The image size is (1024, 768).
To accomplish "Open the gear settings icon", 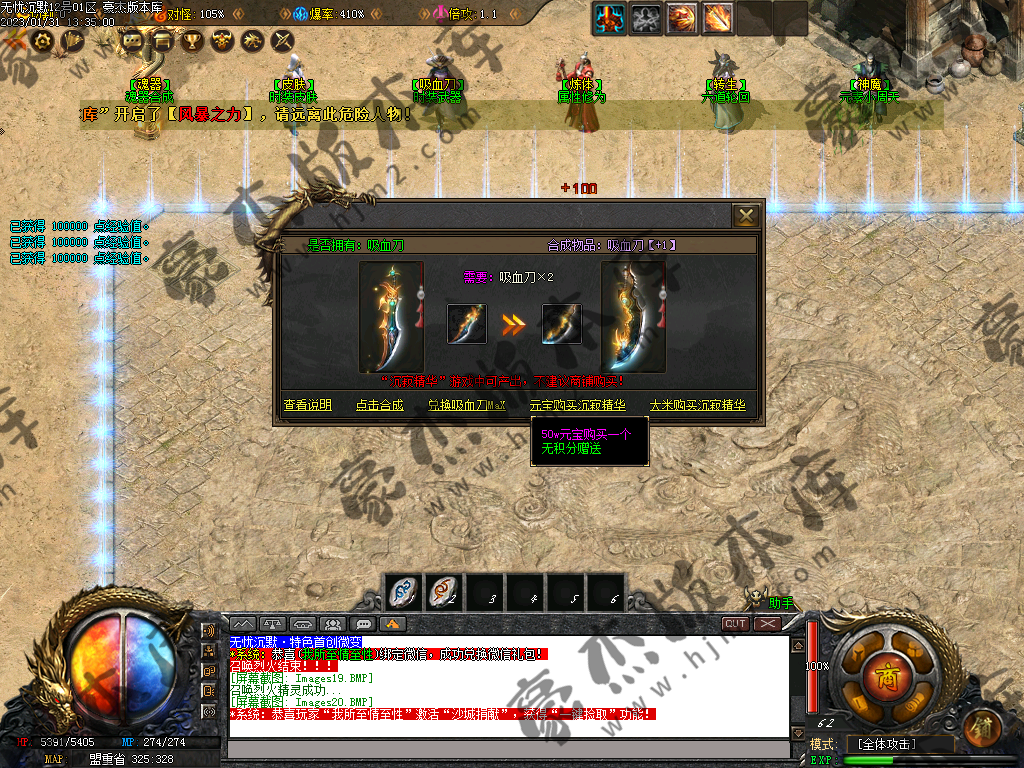I will click(x=43, y=41).
